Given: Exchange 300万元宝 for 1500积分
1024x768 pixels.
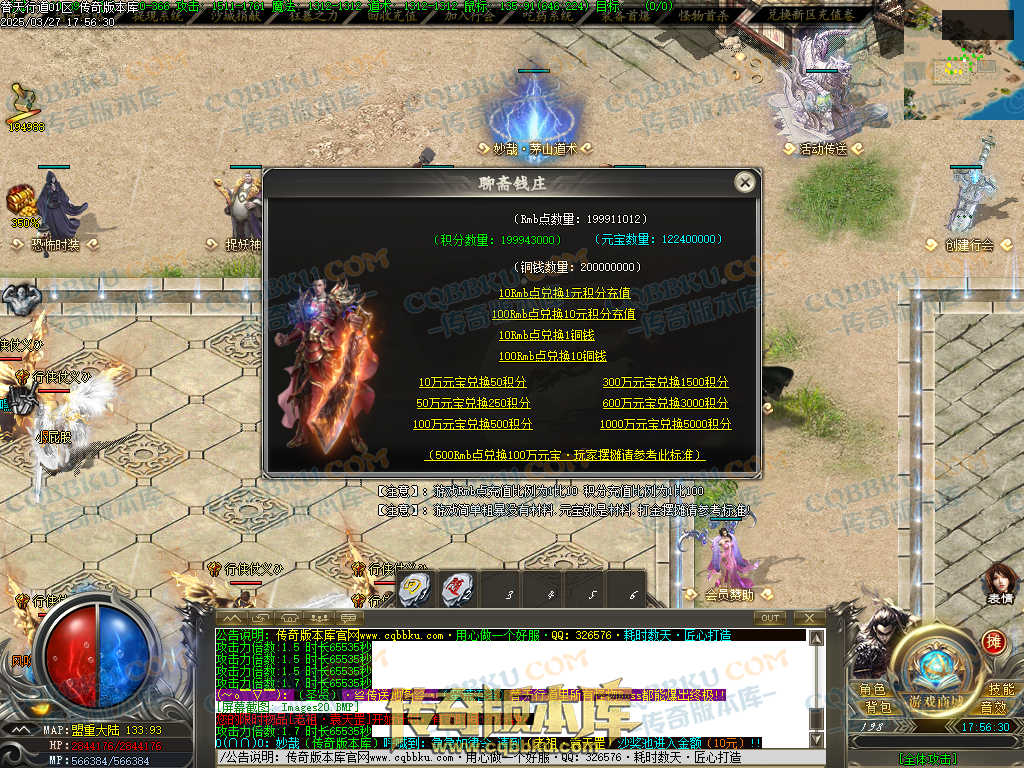Looking at the screenshot, I should (665, 382).
